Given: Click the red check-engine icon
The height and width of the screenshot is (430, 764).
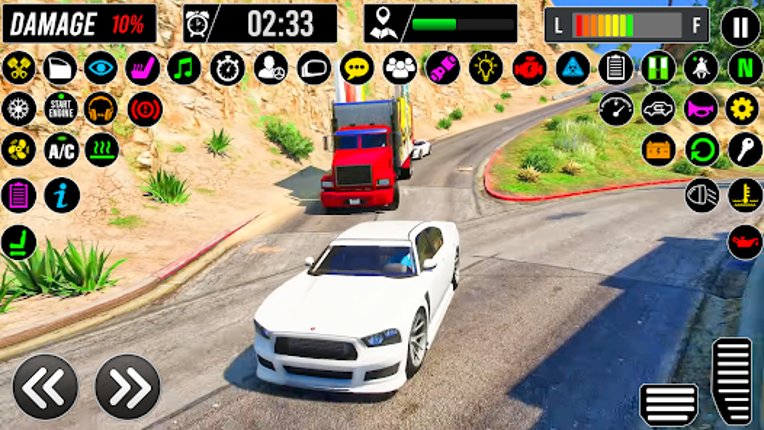Looking at the screenshot, I should [529, 68].
